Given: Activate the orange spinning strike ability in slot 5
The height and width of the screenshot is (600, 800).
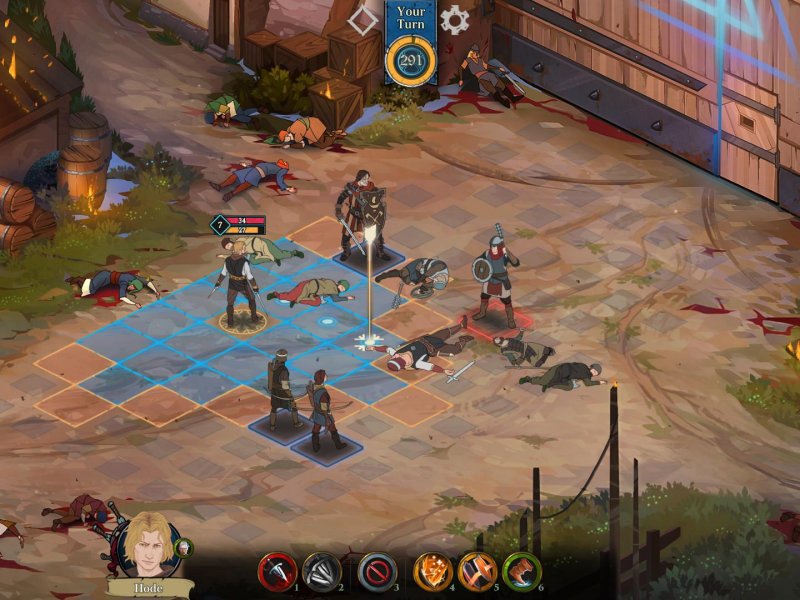Looking at the screenshot, I should click(x=478, y=571).
